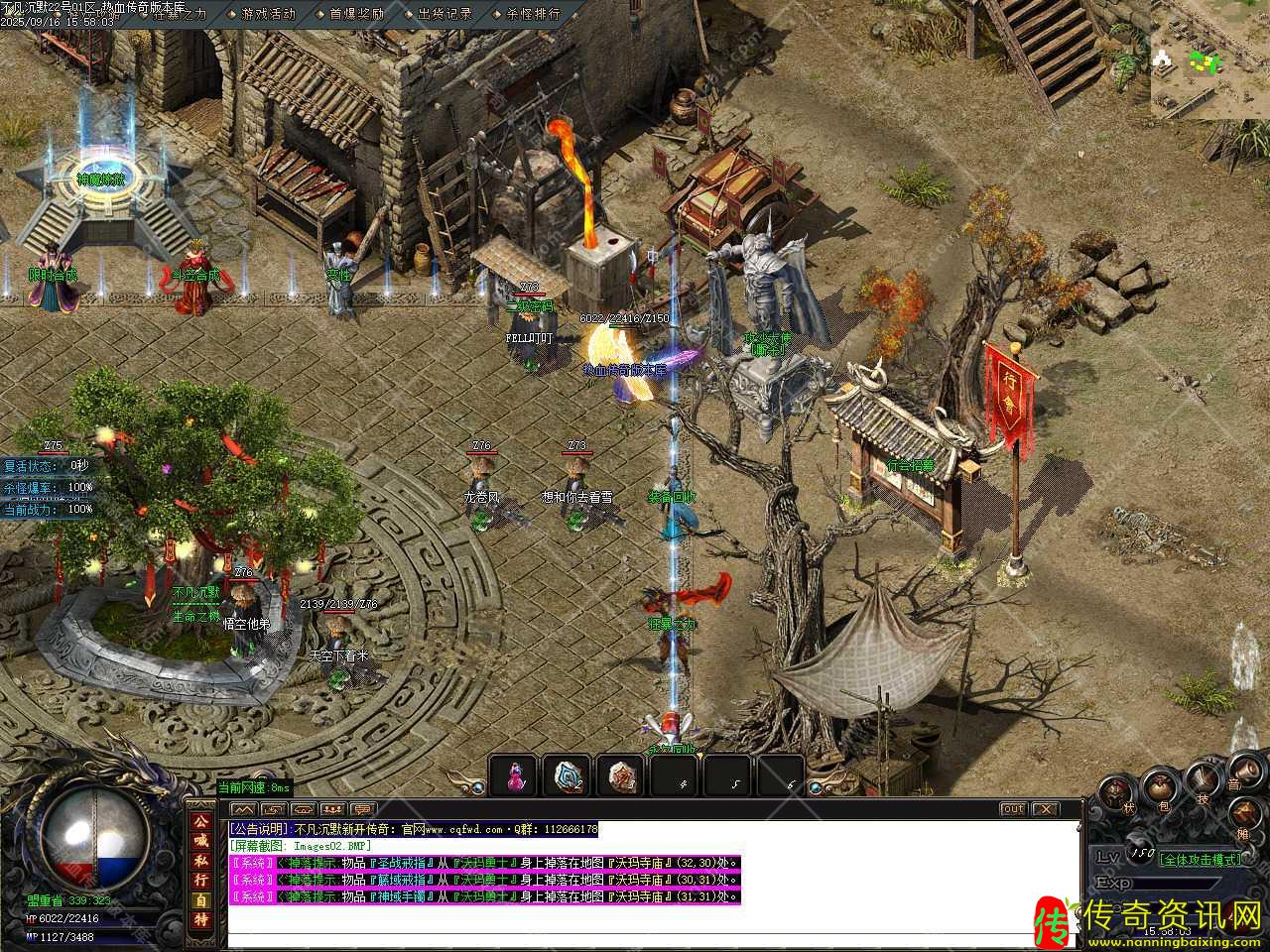1270x952 pixels.
Task: Open the skills (技) panel
Action: [1203, 778]
